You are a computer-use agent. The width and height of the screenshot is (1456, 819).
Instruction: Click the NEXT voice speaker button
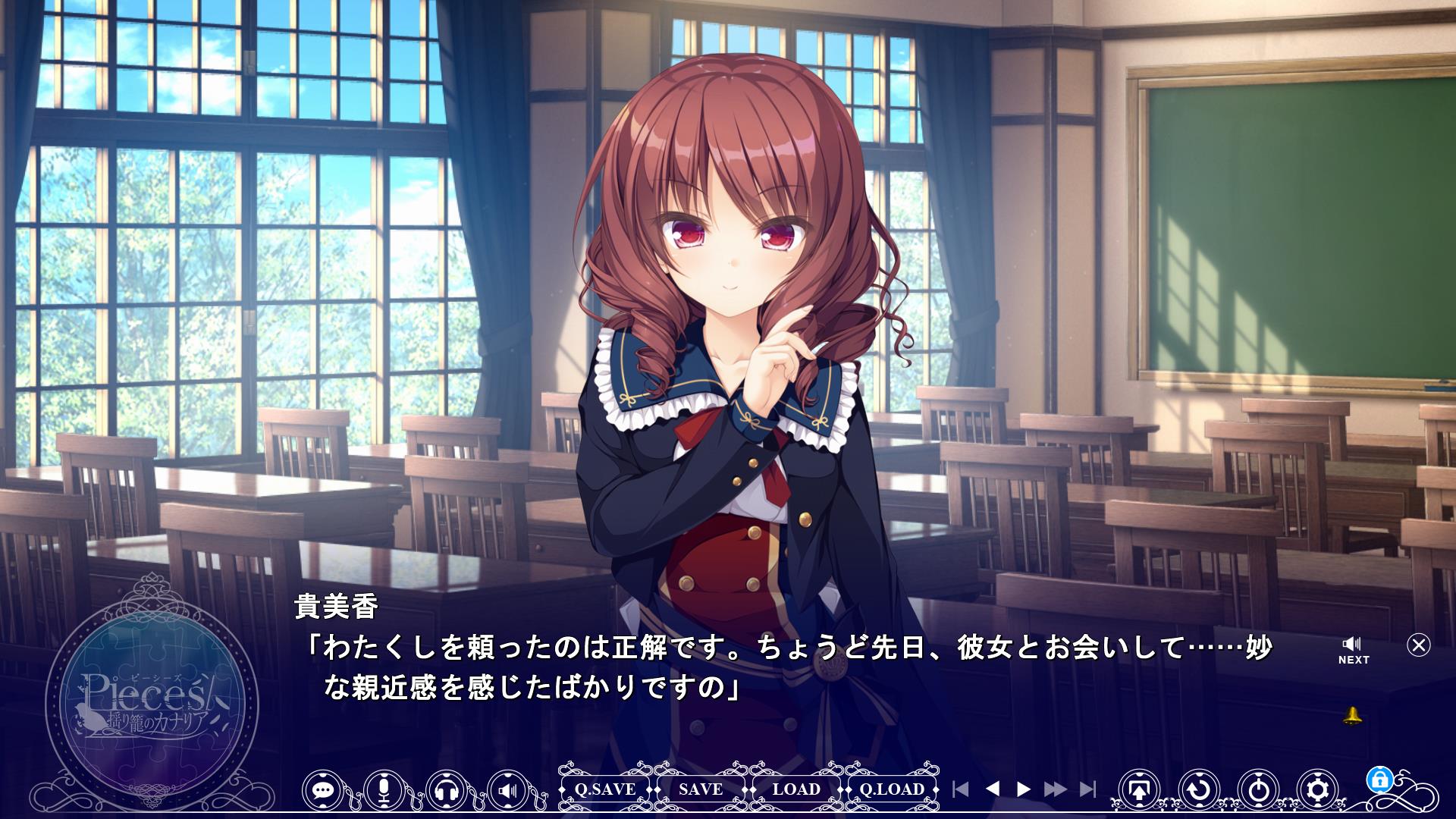coord(1353,651)
